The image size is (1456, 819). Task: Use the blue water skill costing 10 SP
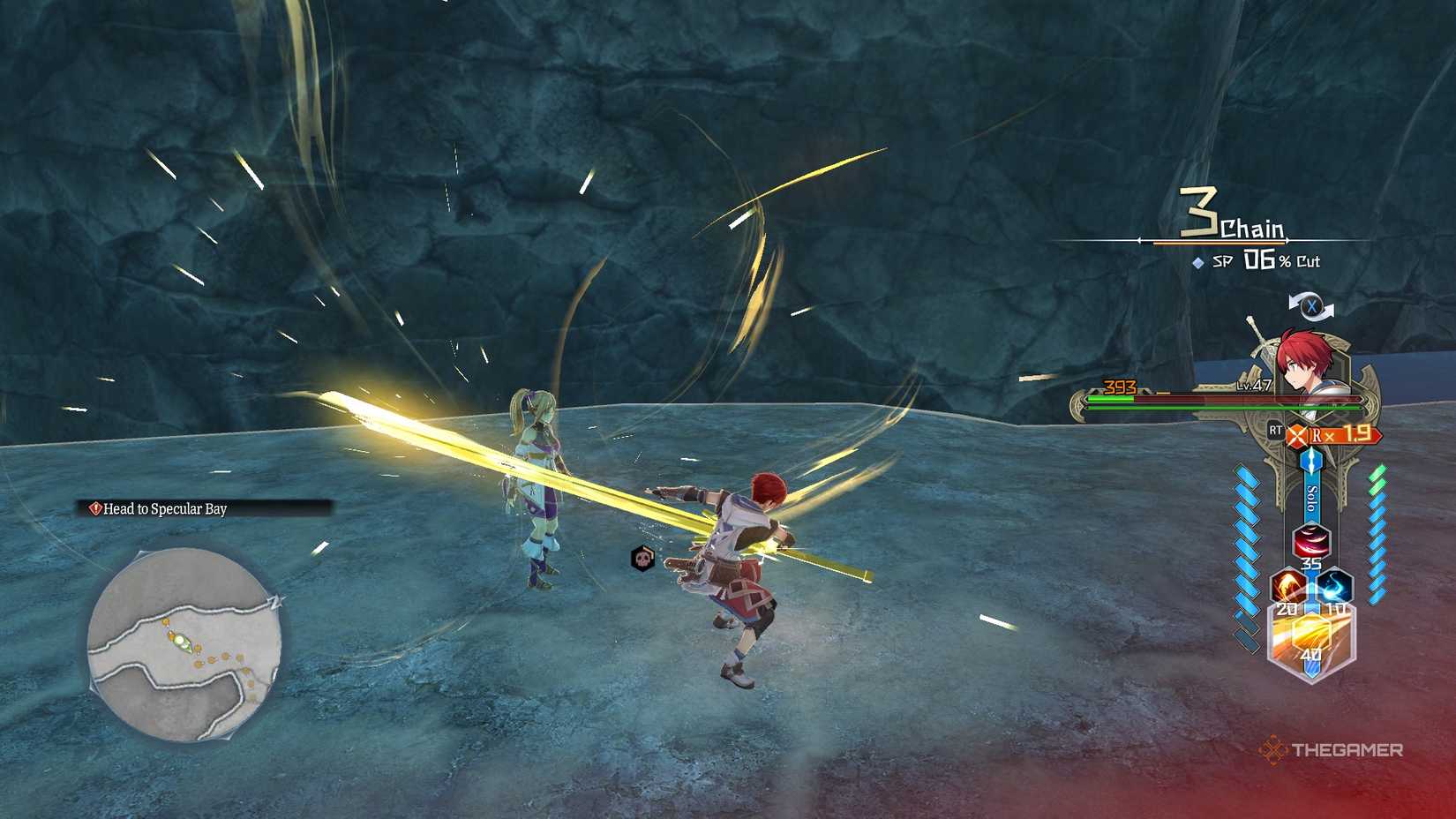1335,587
